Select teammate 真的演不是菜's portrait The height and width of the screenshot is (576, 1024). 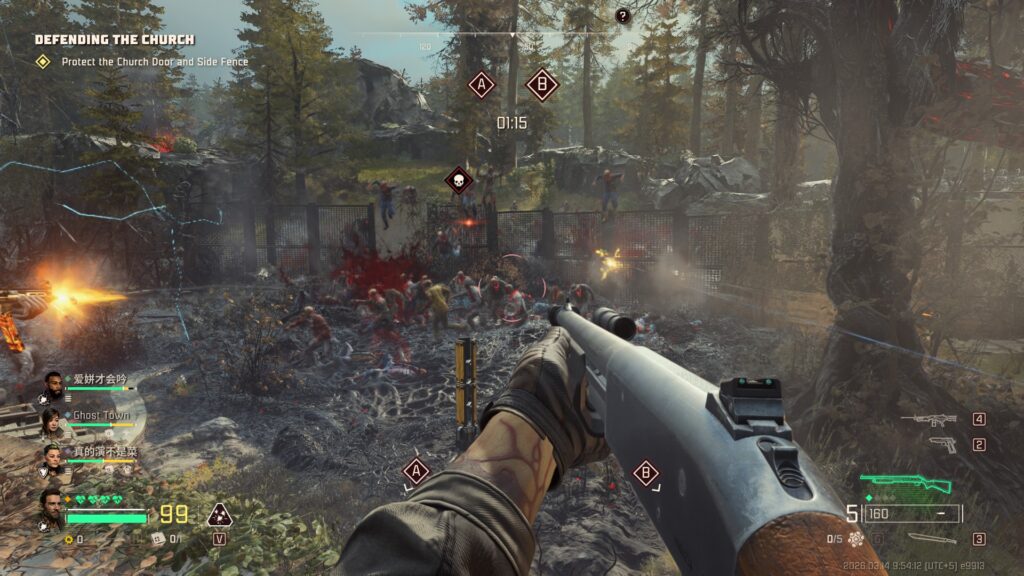click(x=52, y=457)
